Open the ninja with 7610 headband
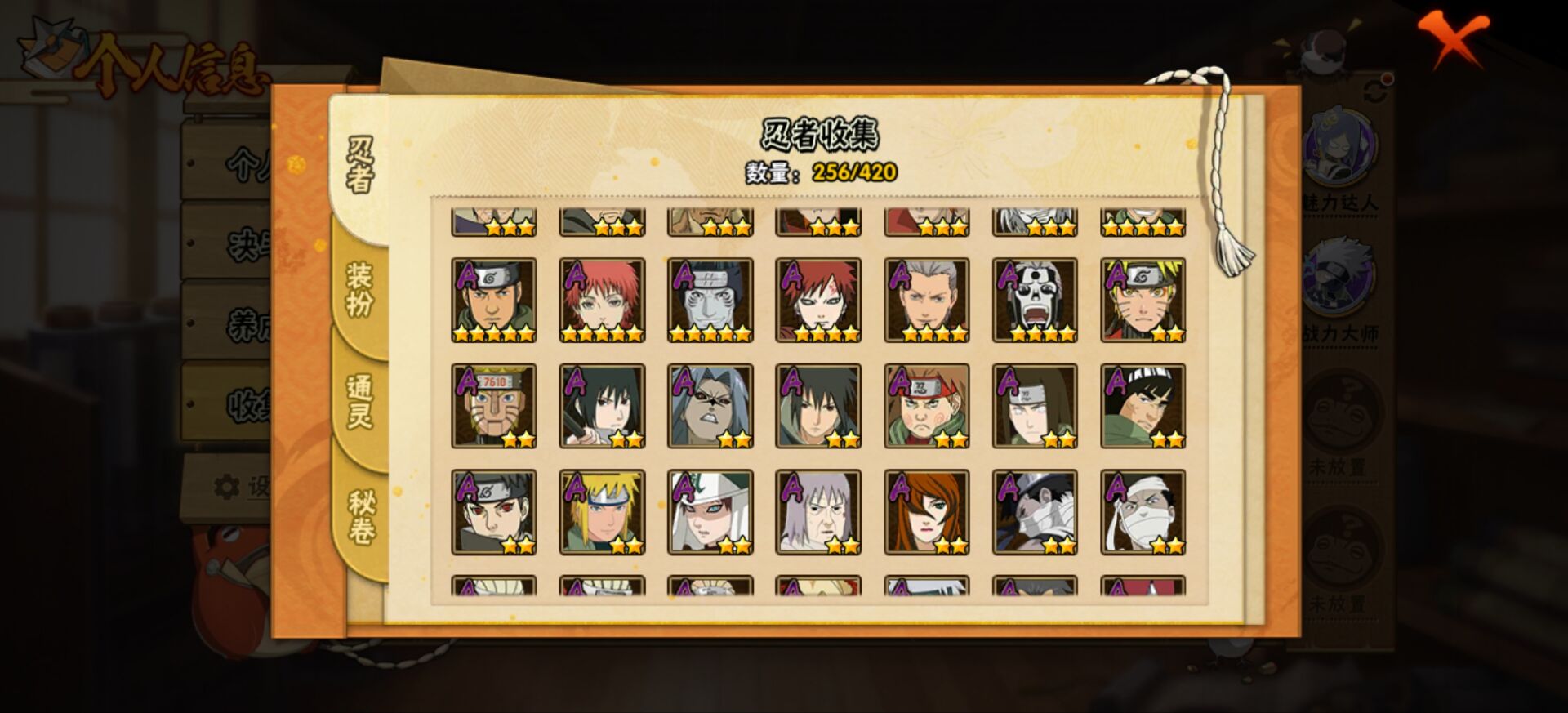Viewport: 1568px width, 713px height. click(493, 406)
